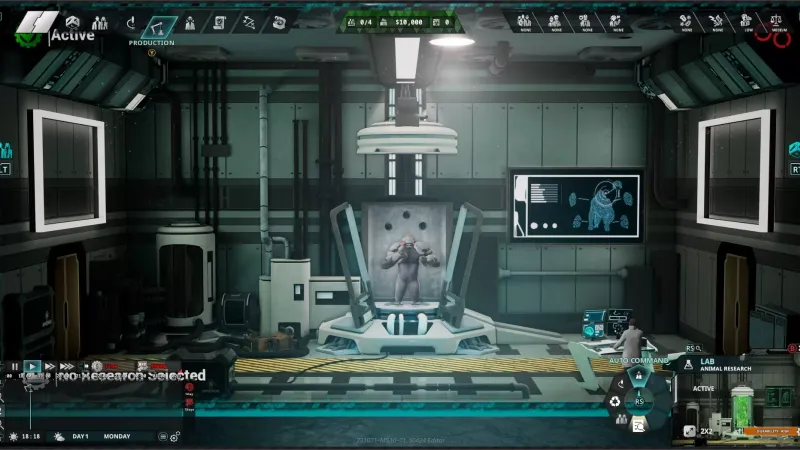
Task: Open settings gear near the day display
Action: (174, 436)
